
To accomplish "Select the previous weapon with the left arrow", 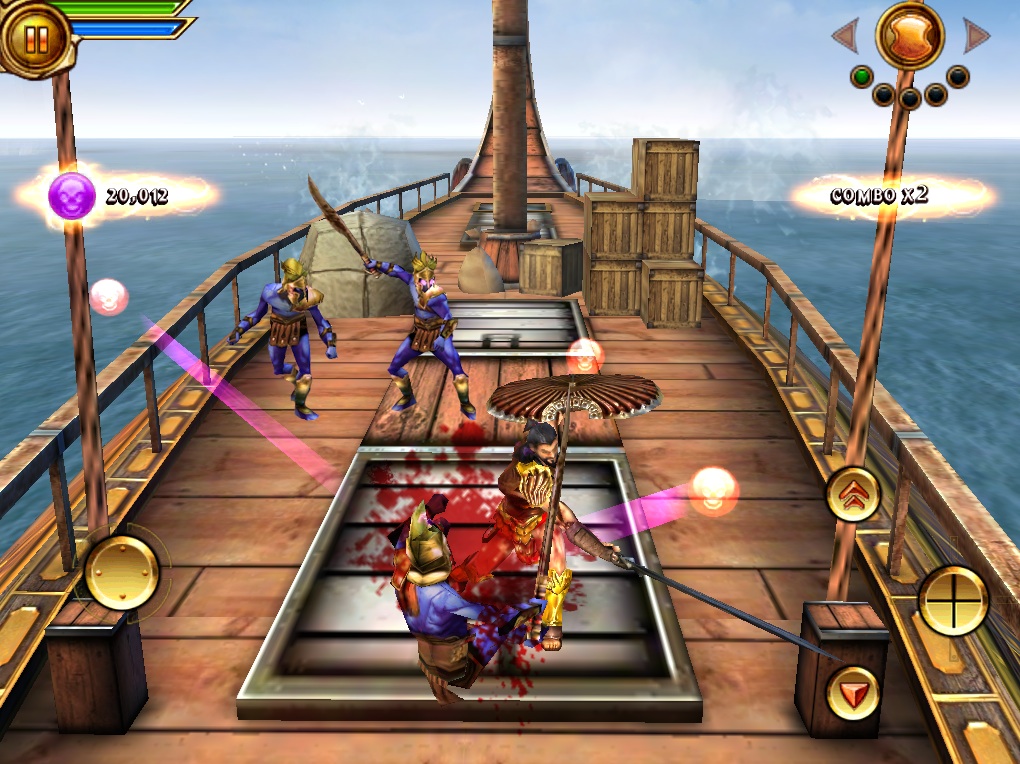I will 845,37.
